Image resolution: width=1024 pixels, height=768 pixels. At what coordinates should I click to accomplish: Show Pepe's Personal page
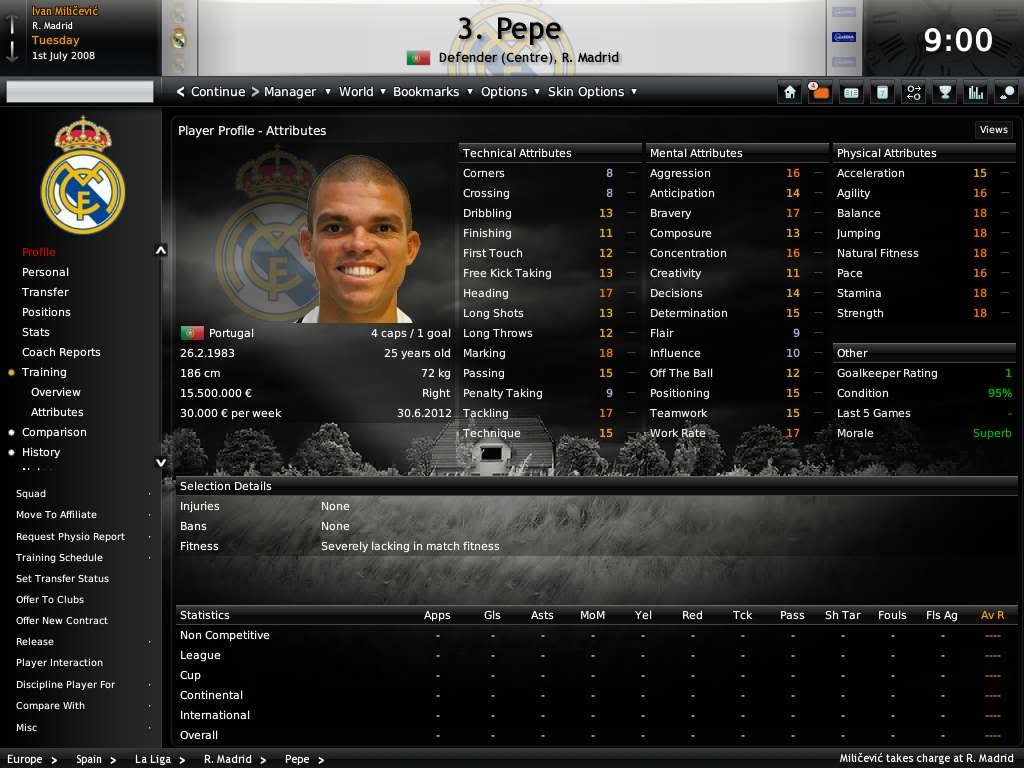45,272
